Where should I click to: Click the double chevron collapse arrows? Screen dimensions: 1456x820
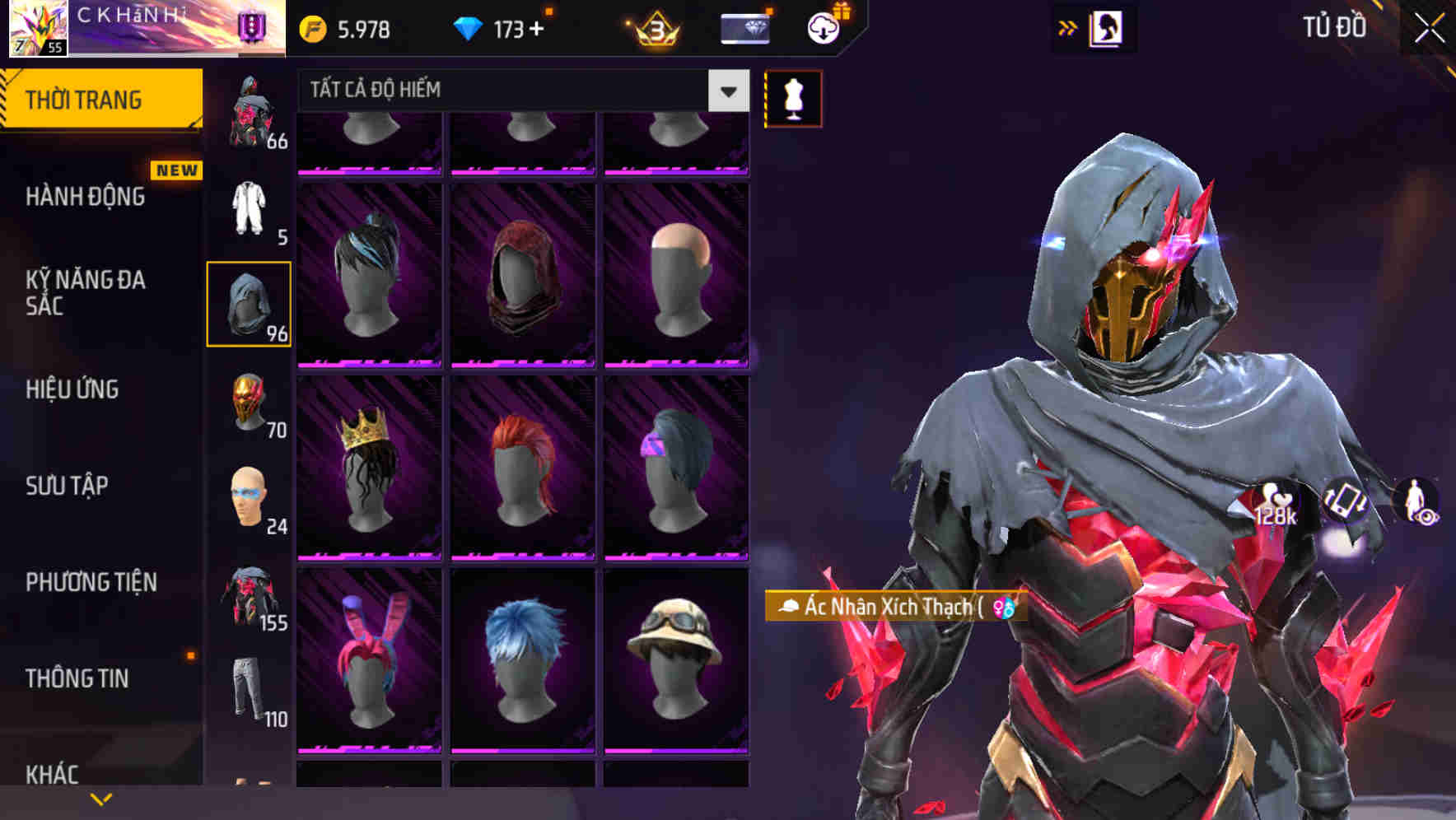click(1067, 26)
